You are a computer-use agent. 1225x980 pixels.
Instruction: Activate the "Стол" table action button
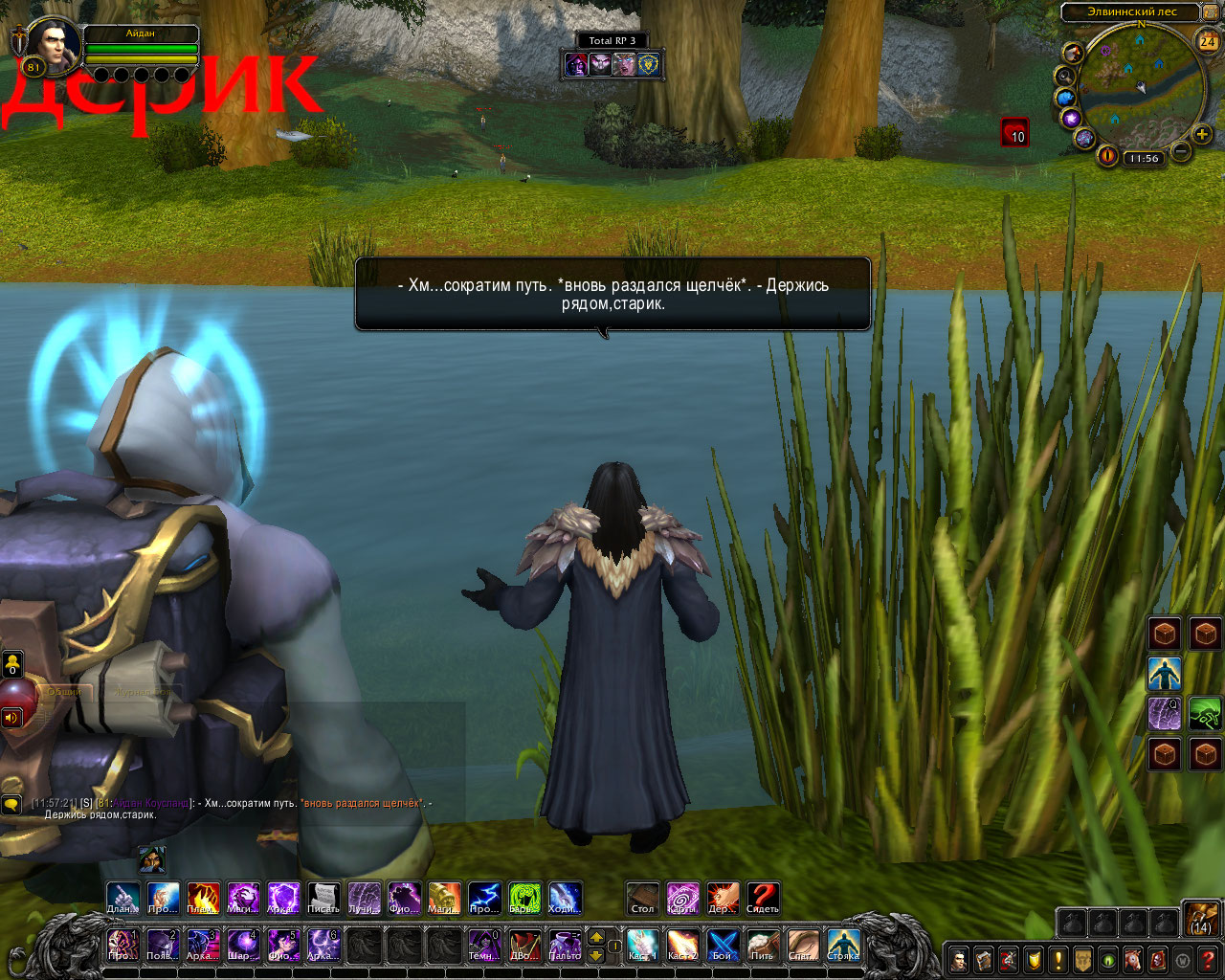pyautogui.click(x=642, y=899)
